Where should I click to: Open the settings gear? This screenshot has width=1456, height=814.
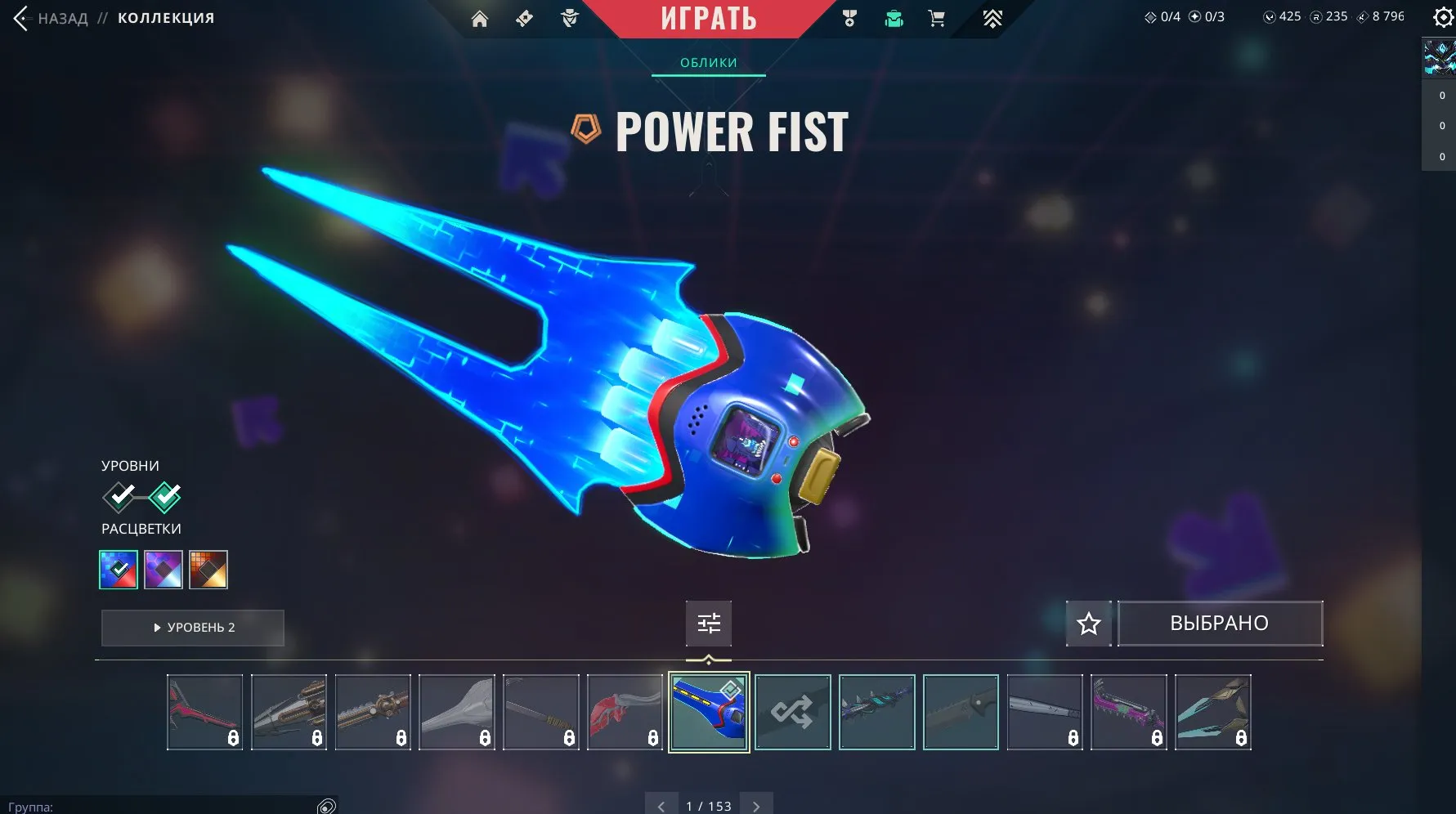click(x=1442, y=16)
